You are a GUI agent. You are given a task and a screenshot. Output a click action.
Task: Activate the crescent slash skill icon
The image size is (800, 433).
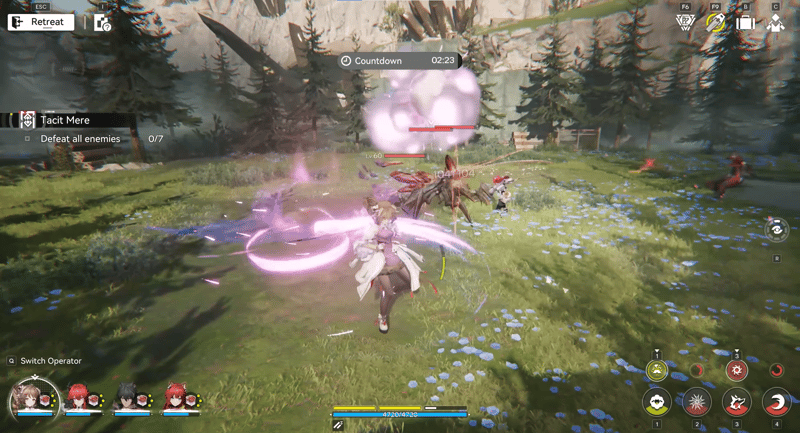pos(777,404)
